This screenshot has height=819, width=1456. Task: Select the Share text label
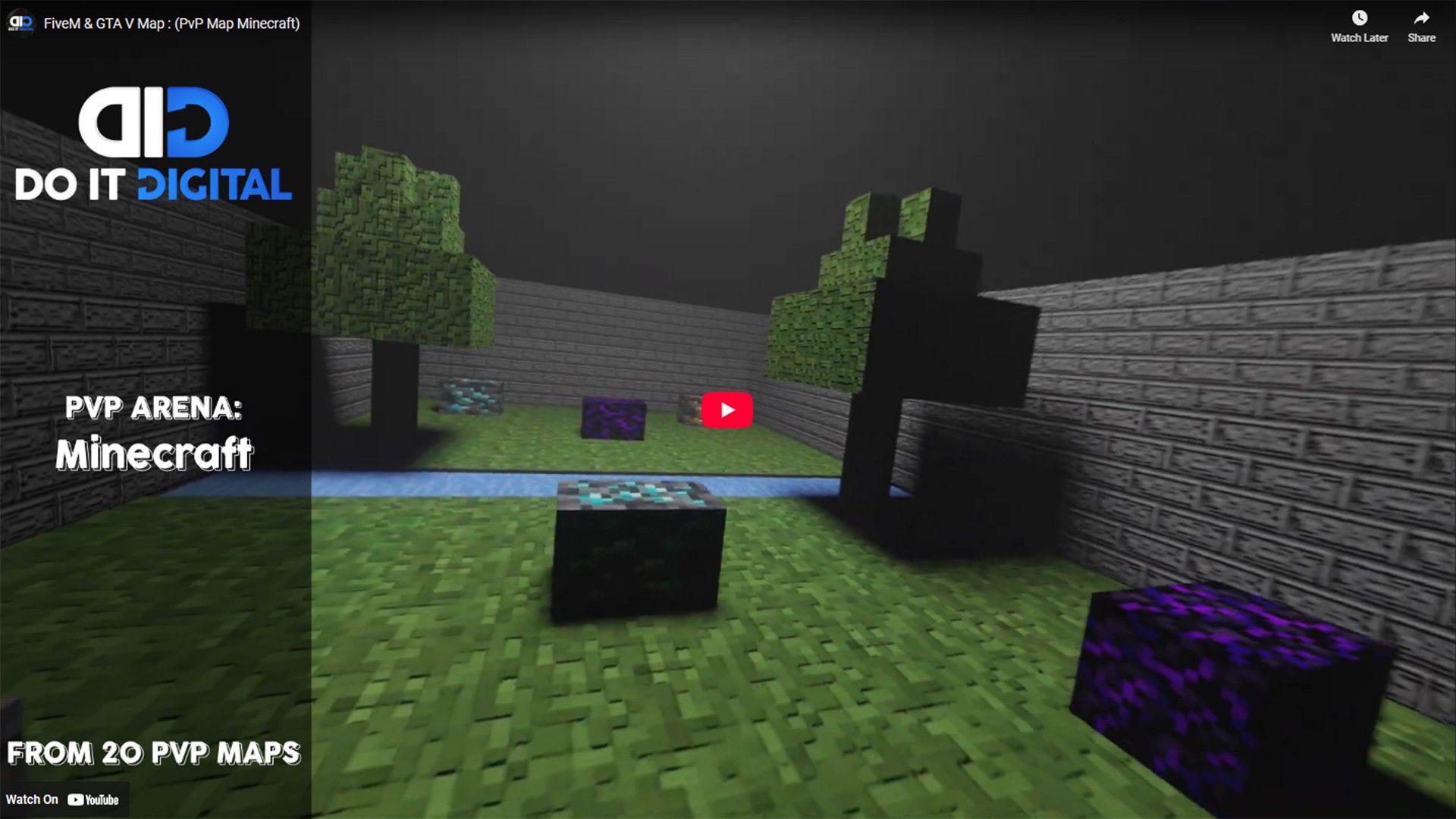(1420, 37)
